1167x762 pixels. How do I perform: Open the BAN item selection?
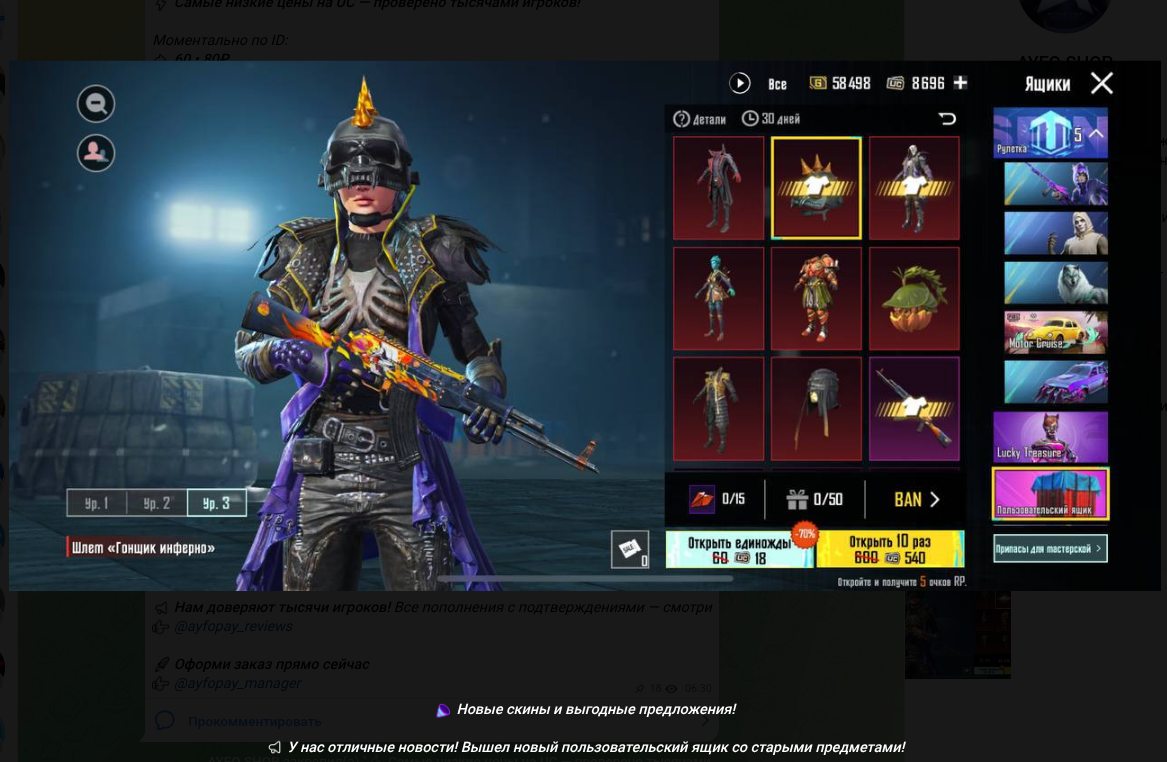pos(917,499)
